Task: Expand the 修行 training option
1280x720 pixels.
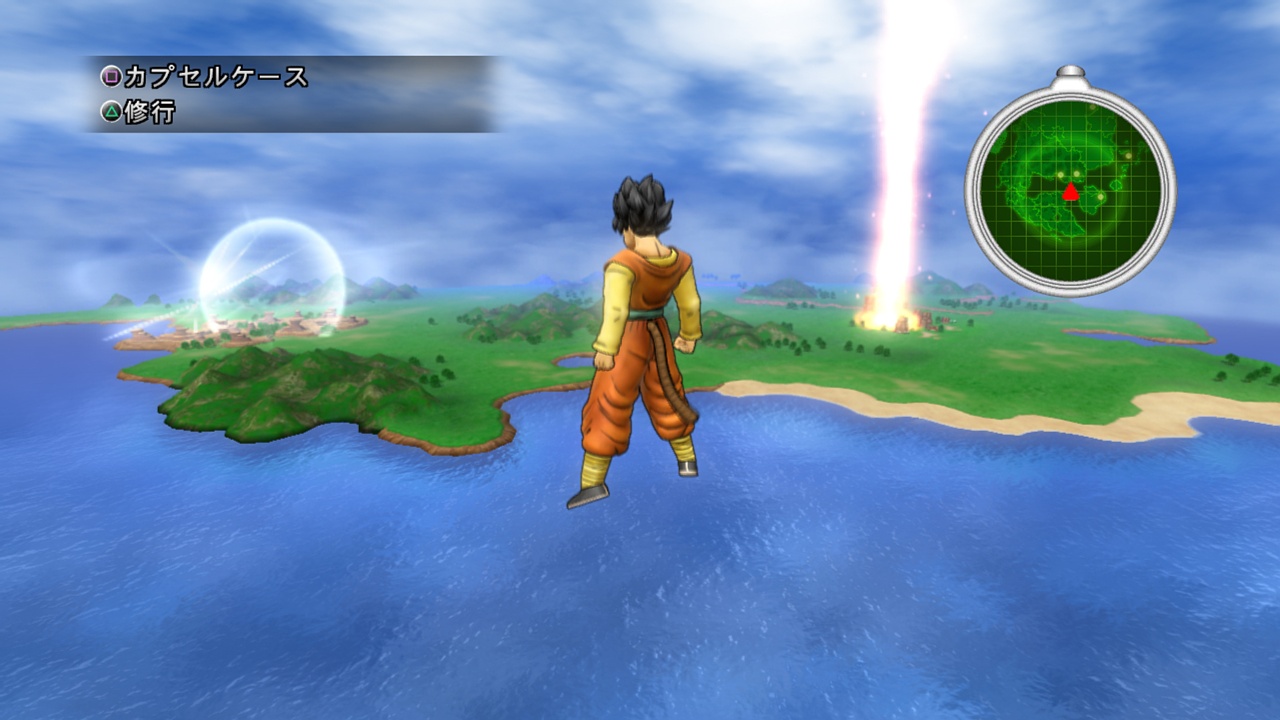Action: 150,111
